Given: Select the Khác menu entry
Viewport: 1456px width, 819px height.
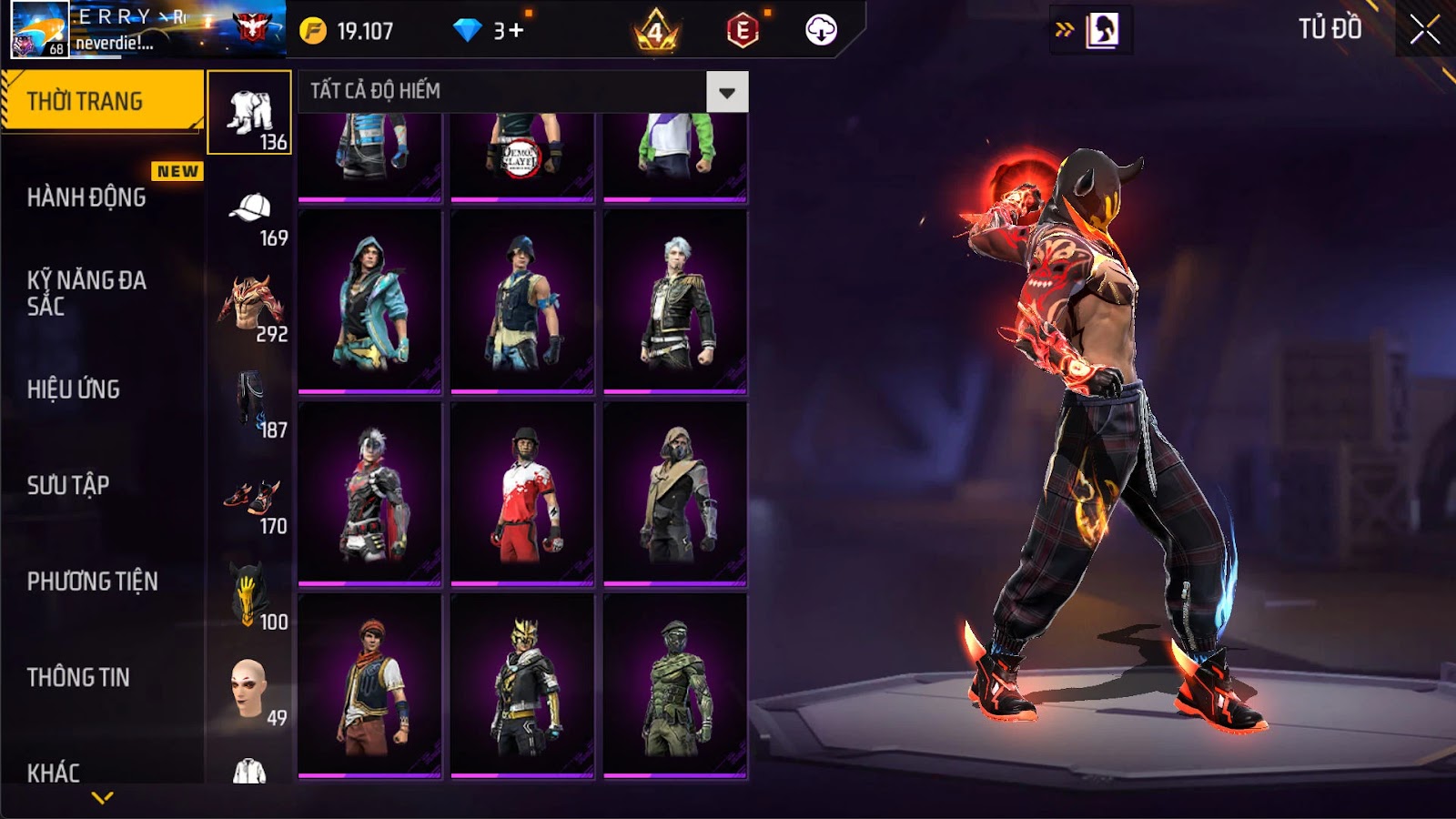Looking at the screenshot, I should (54, 773).
